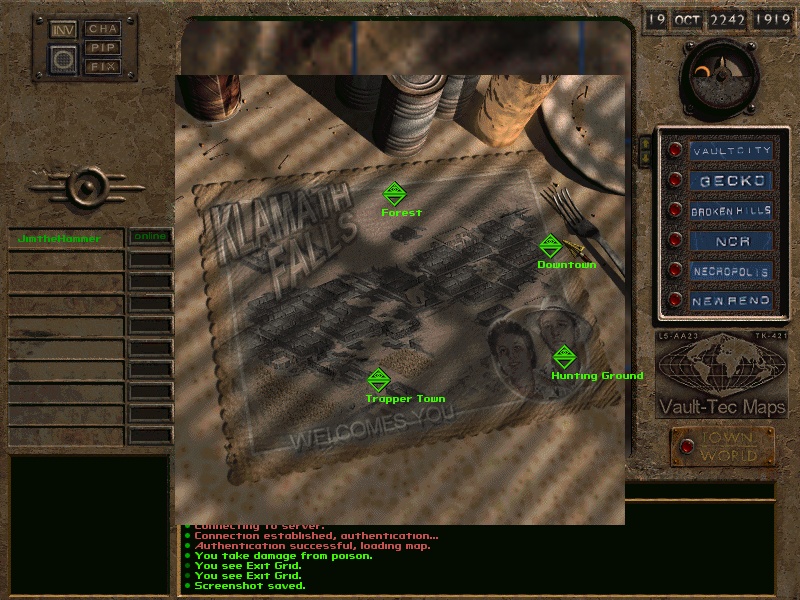Image resolution: width=800 pixels, height=600 pixels.
Task: Go to the Trapper Town marker
Action: tap(378, 380)
